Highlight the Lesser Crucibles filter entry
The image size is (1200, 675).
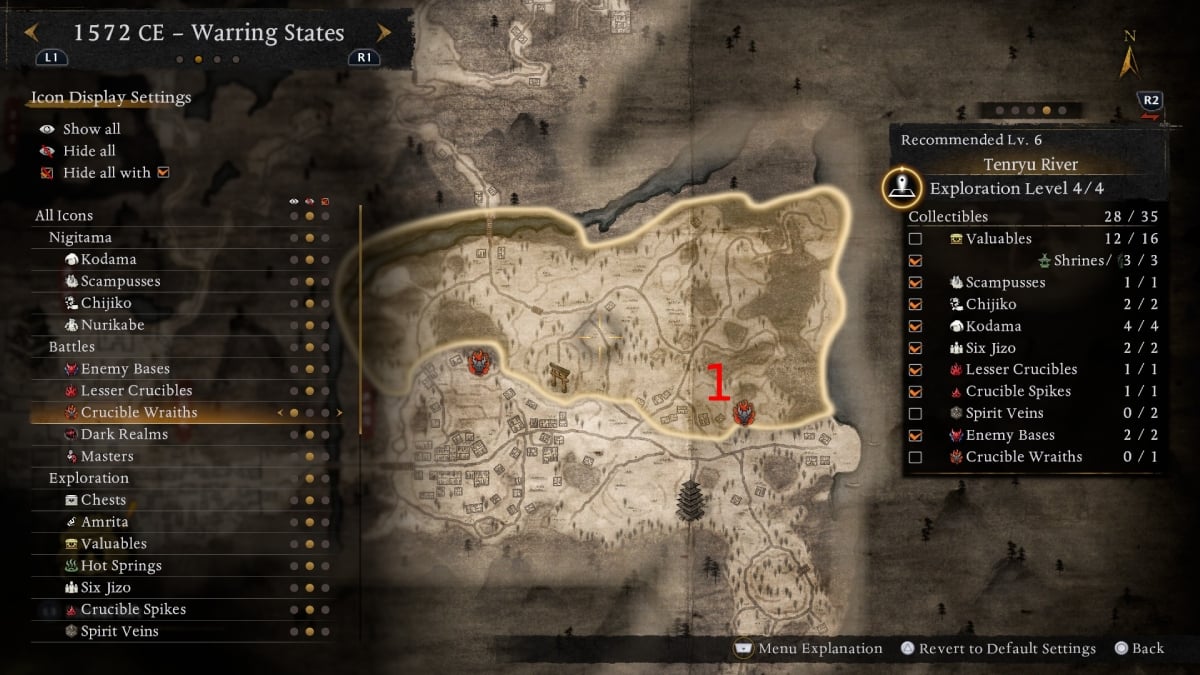tap(136, 391)
